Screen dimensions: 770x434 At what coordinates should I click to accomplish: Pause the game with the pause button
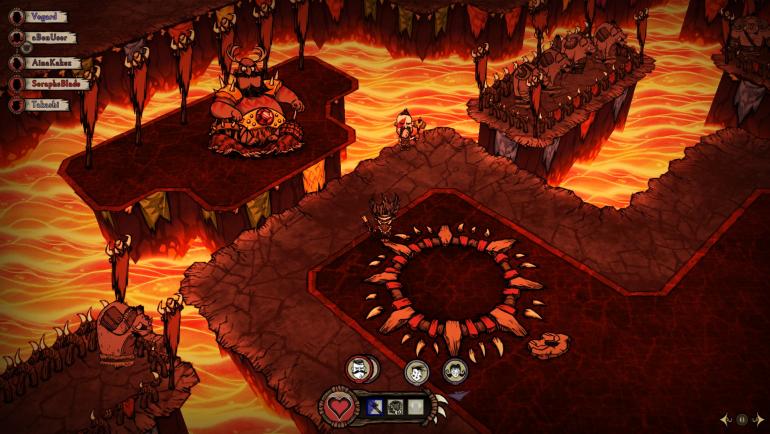pos(742,420)
